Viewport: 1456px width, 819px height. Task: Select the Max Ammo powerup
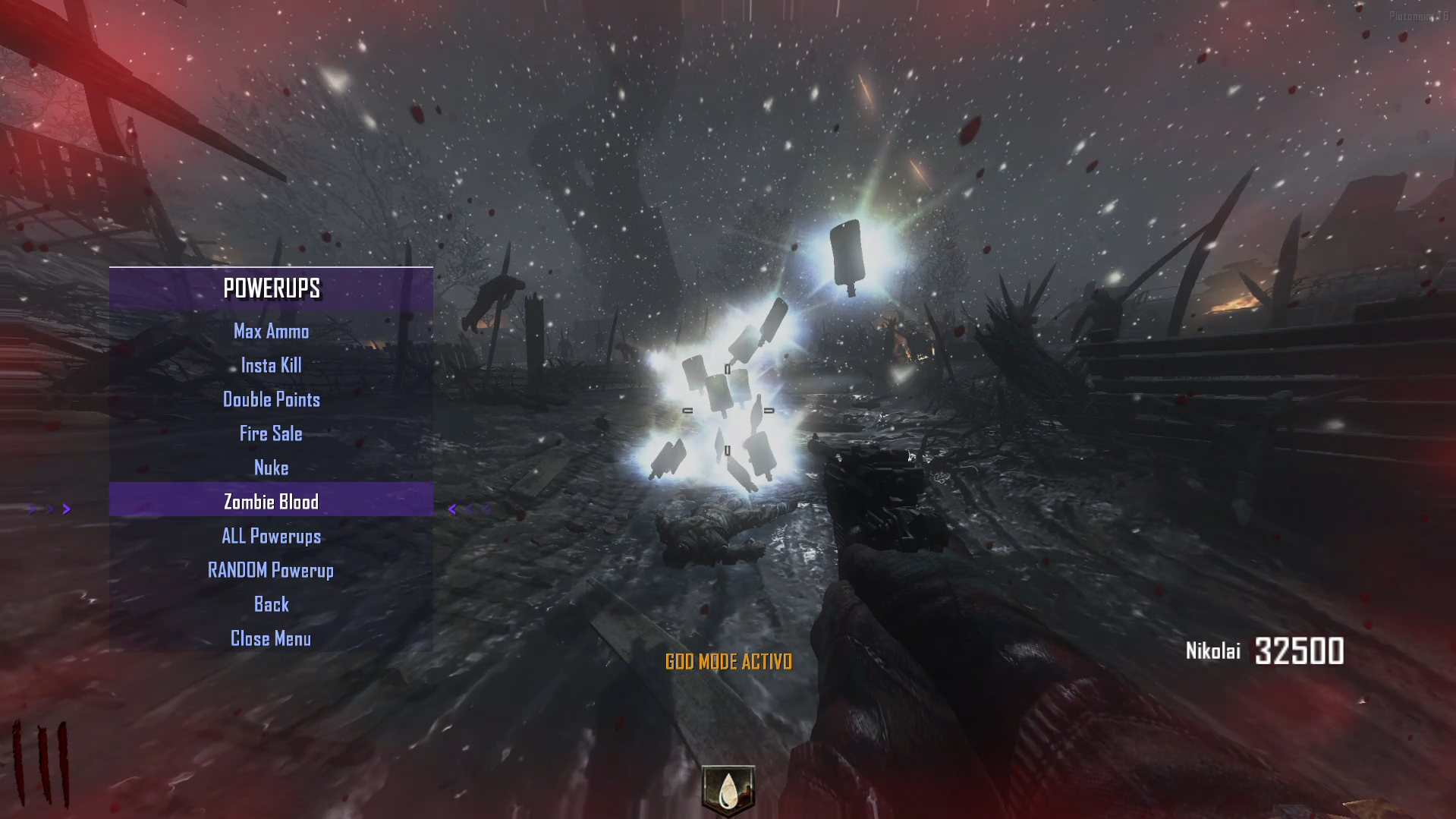pyautogui.click(x=271, y=332)
